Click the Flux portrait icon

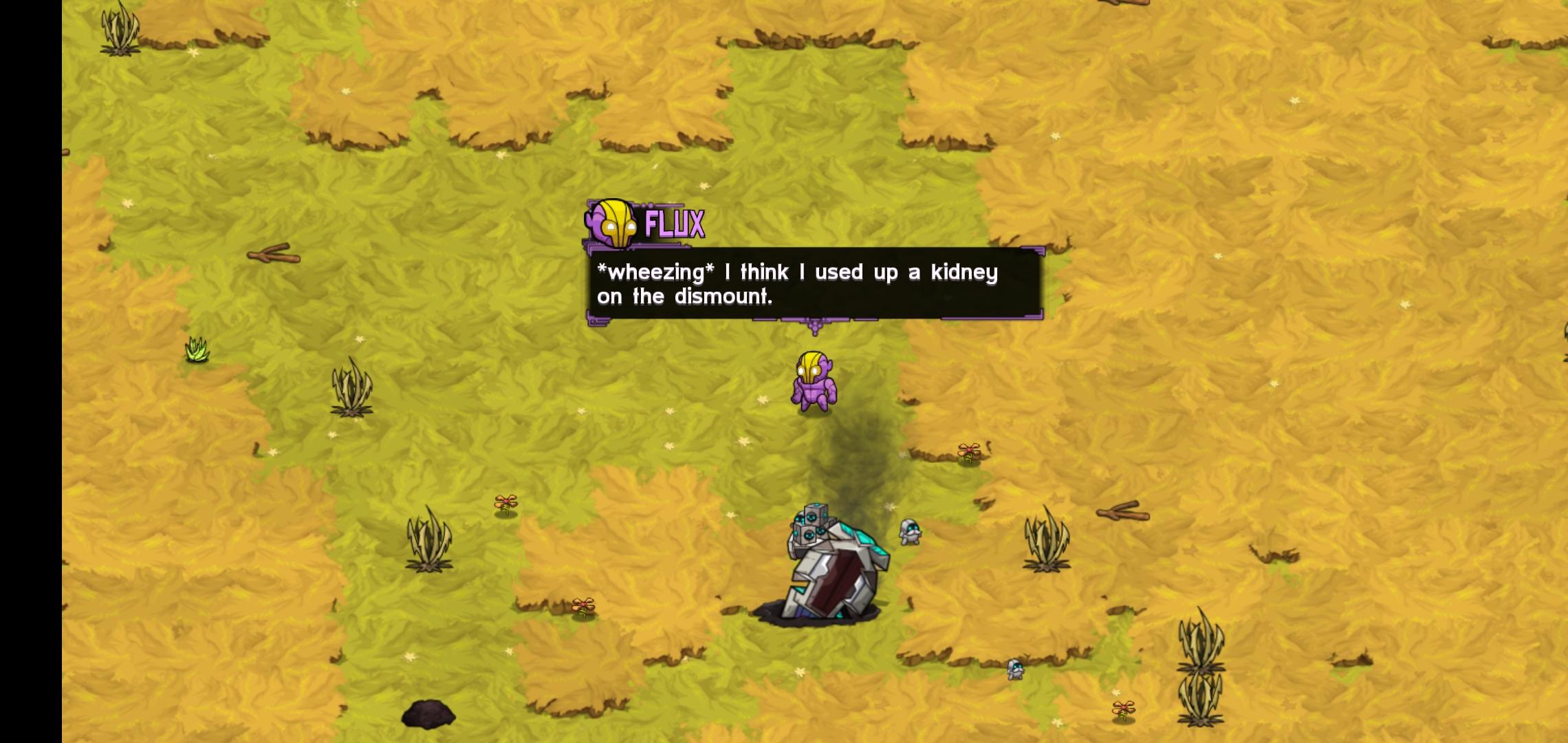pos(609,224)
